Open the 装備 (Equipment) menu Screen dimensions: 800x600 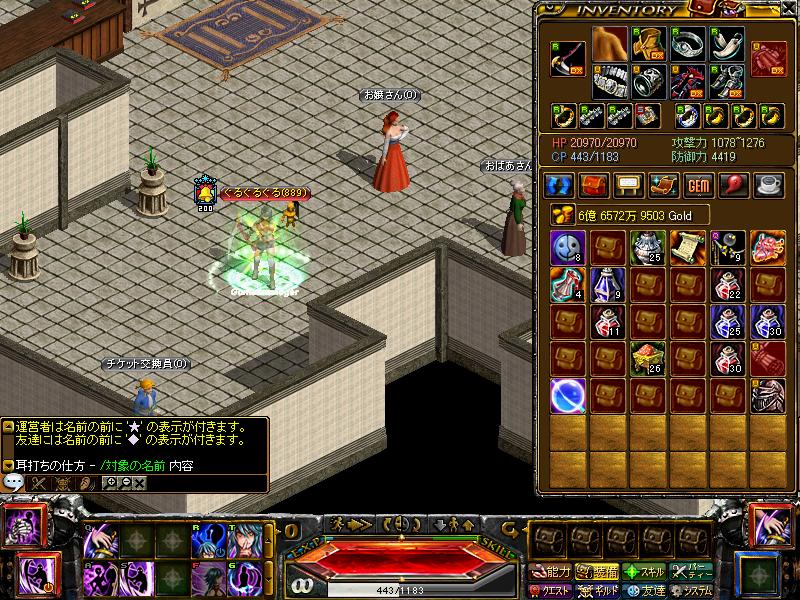(599, 572)
